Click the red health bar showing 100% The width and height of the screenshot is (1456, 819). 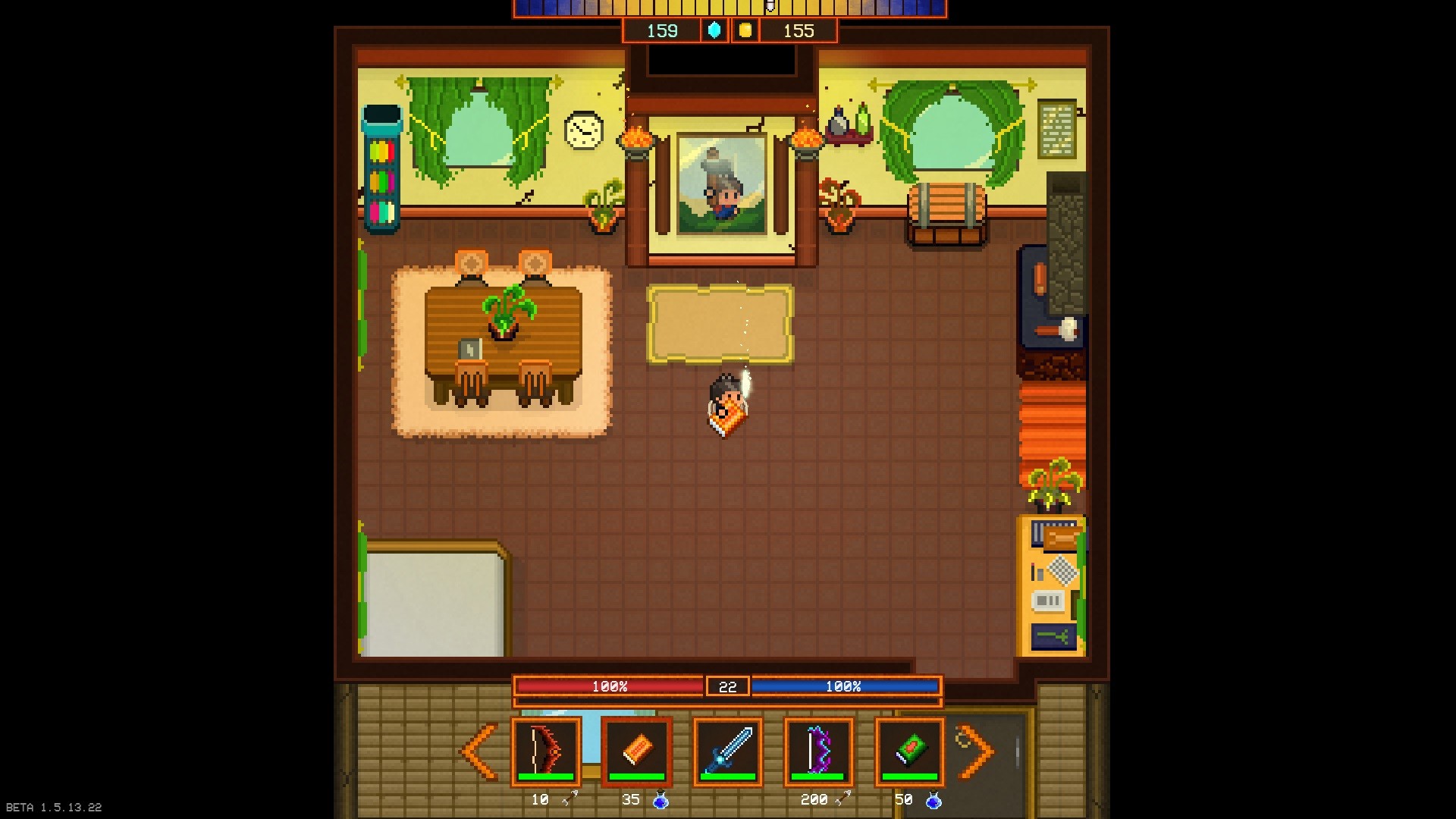coord(609,687)
